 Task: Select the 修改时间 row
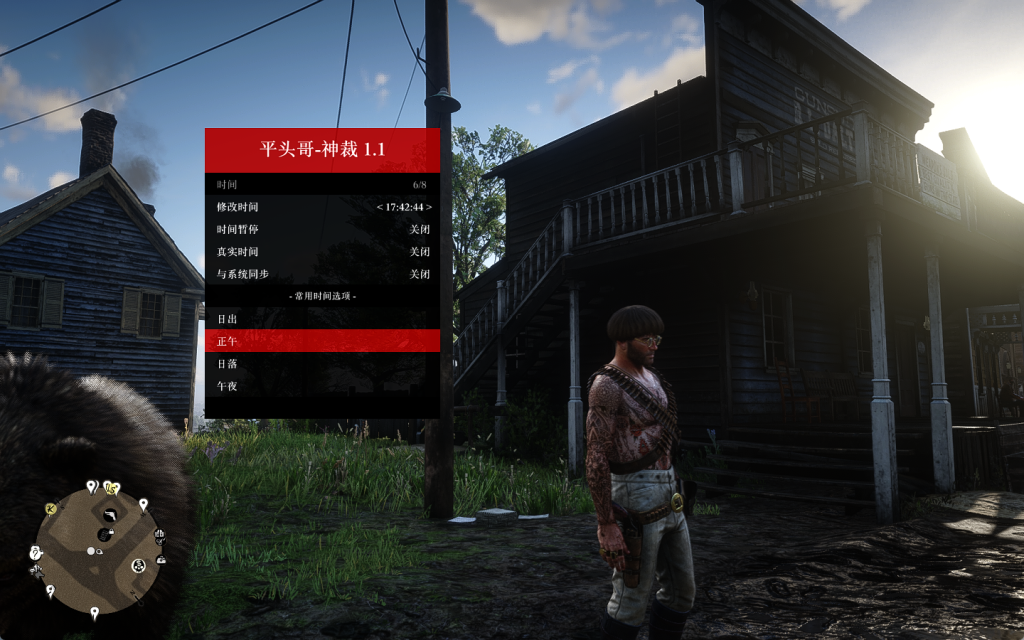[322, 207]
